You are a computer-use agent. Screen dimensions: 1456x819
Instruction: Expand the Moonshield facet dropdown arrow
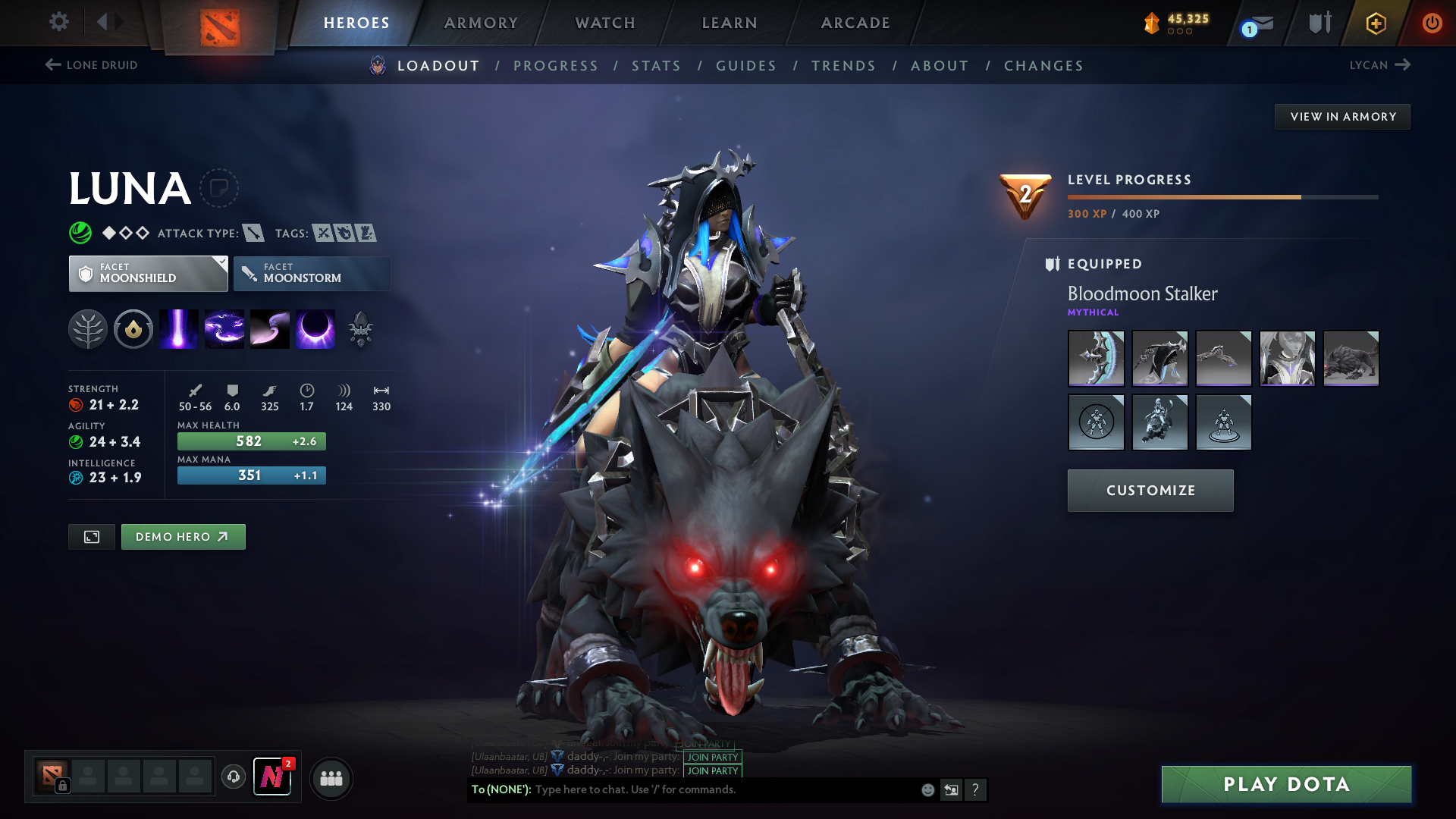point(221,263)
